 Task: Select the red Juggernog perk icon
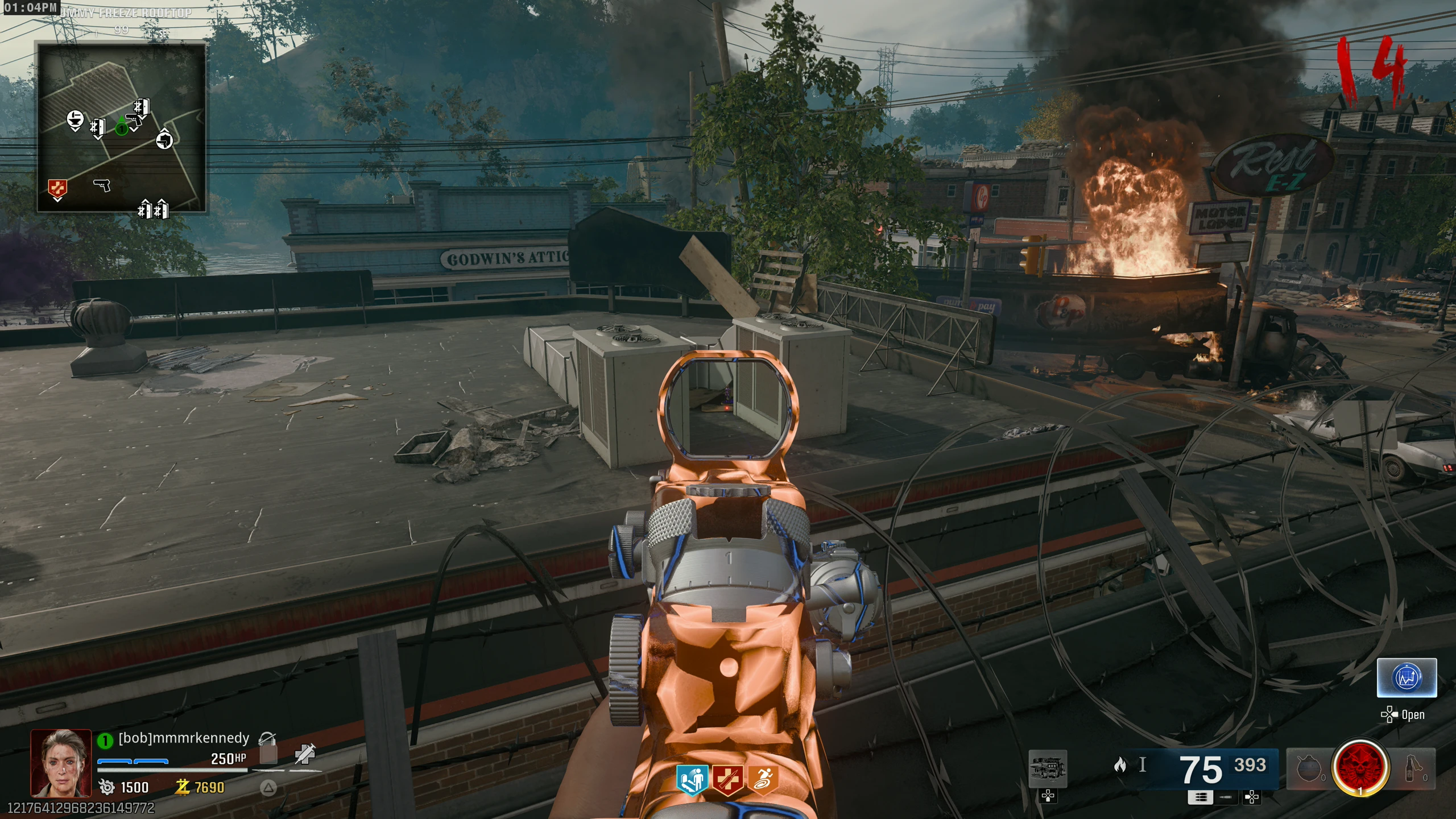[x=728, y=779]
